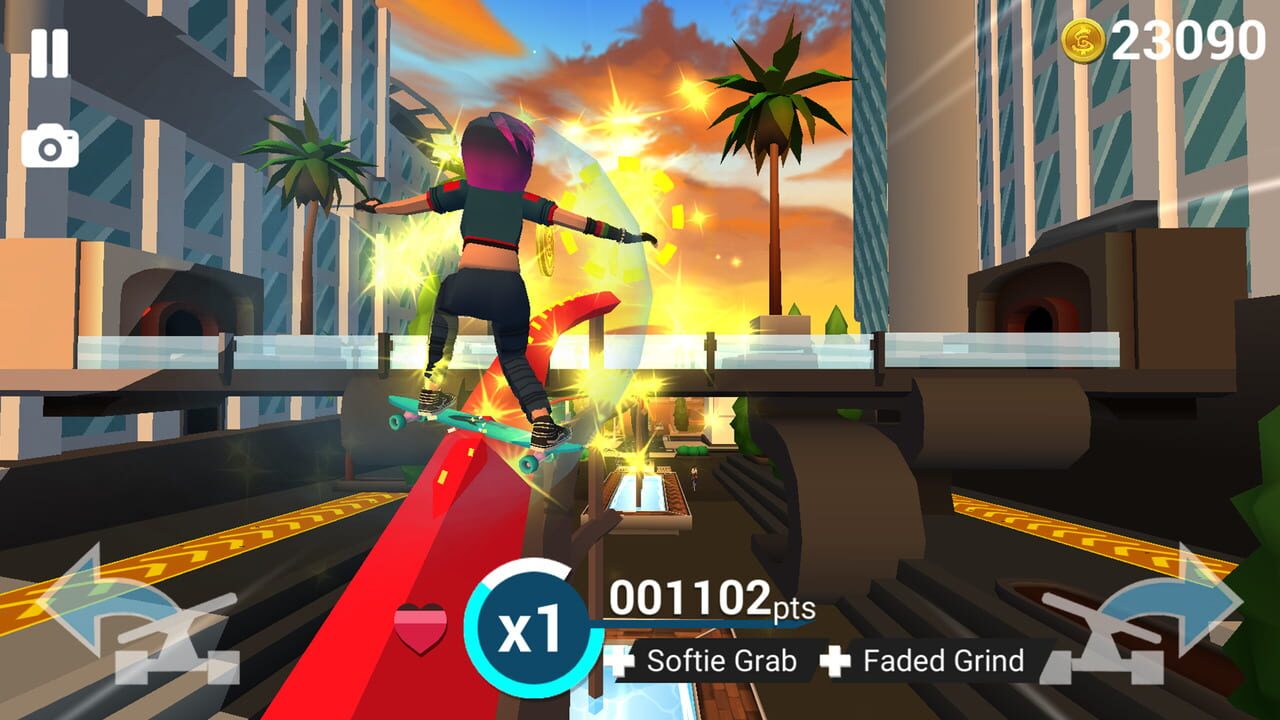Image resolution: width=1280 pixels, height=720 pixels.
Task: Tap the pts suffix next to the score
Action: point(795,611)
